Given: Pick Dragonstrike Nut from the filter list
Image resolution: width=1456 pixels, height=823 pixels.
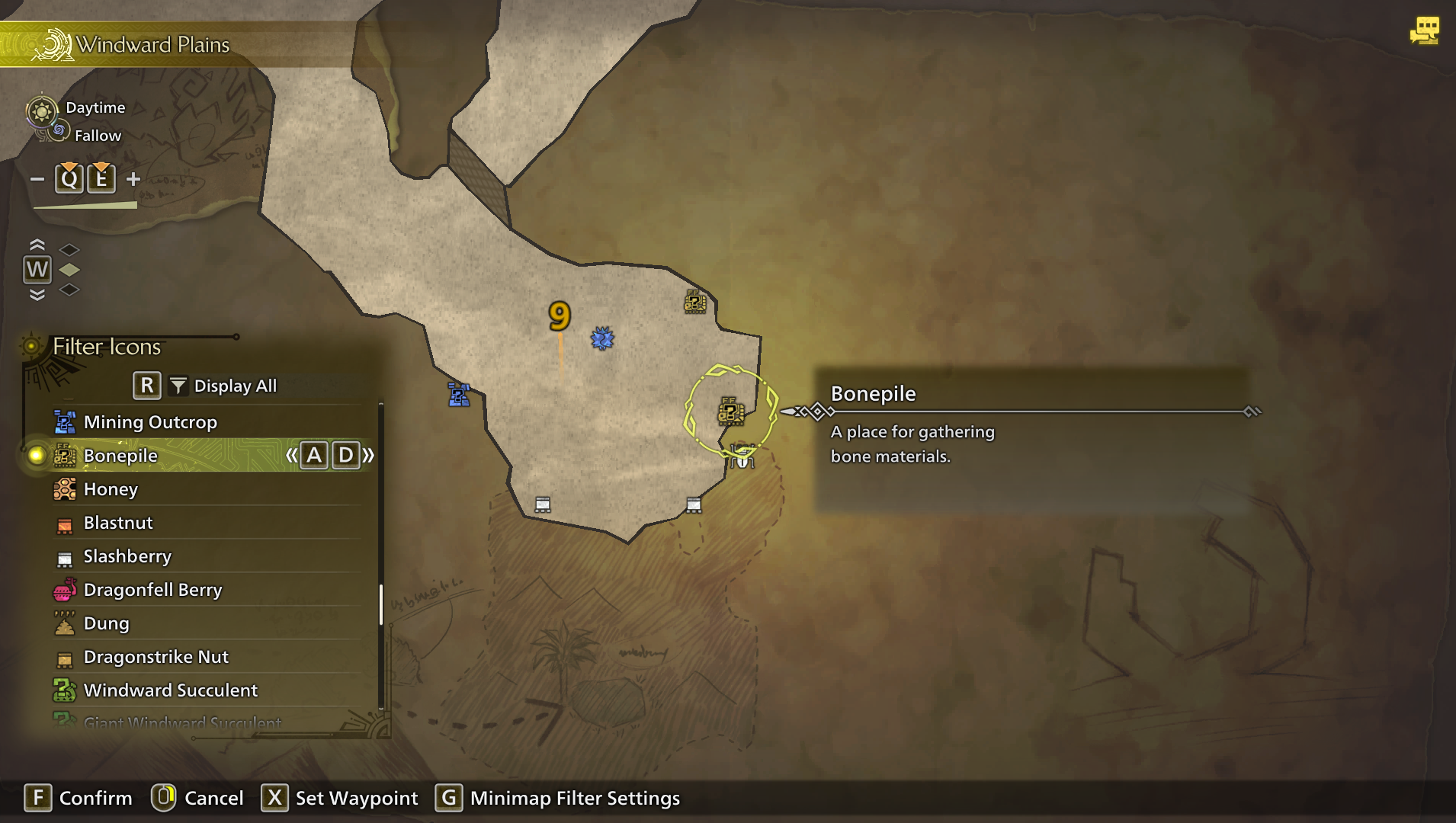Looking at the screenshot, I should pos(156,657).
